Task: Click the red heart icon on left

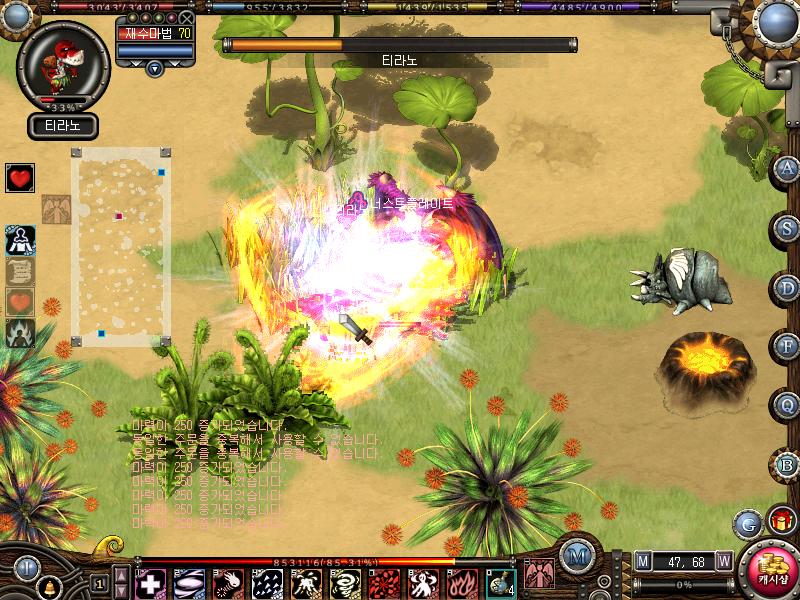Action: point(20,178)
